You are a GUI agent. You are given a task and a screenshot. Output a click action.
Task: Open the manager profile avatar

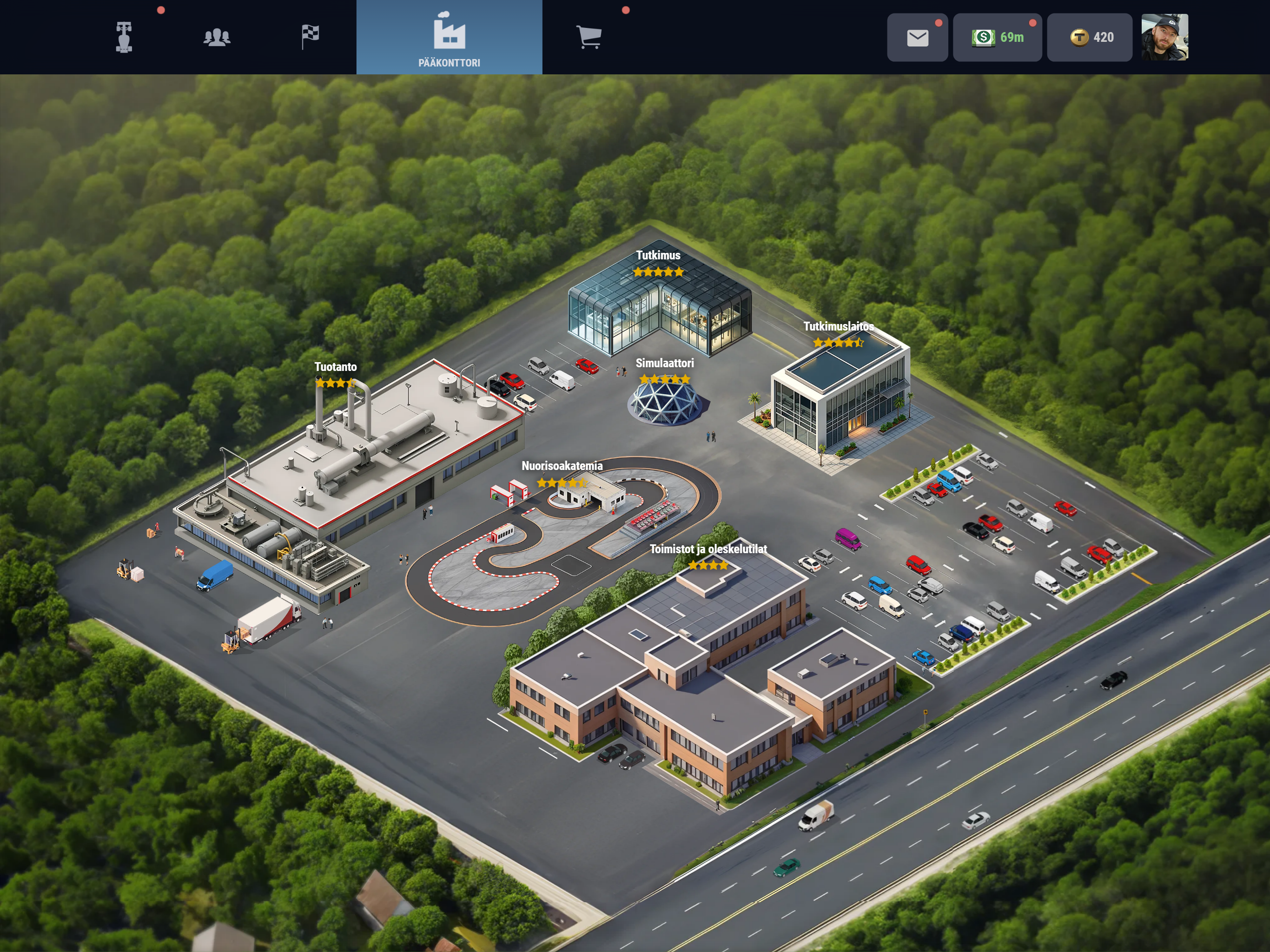(1164, 38)
